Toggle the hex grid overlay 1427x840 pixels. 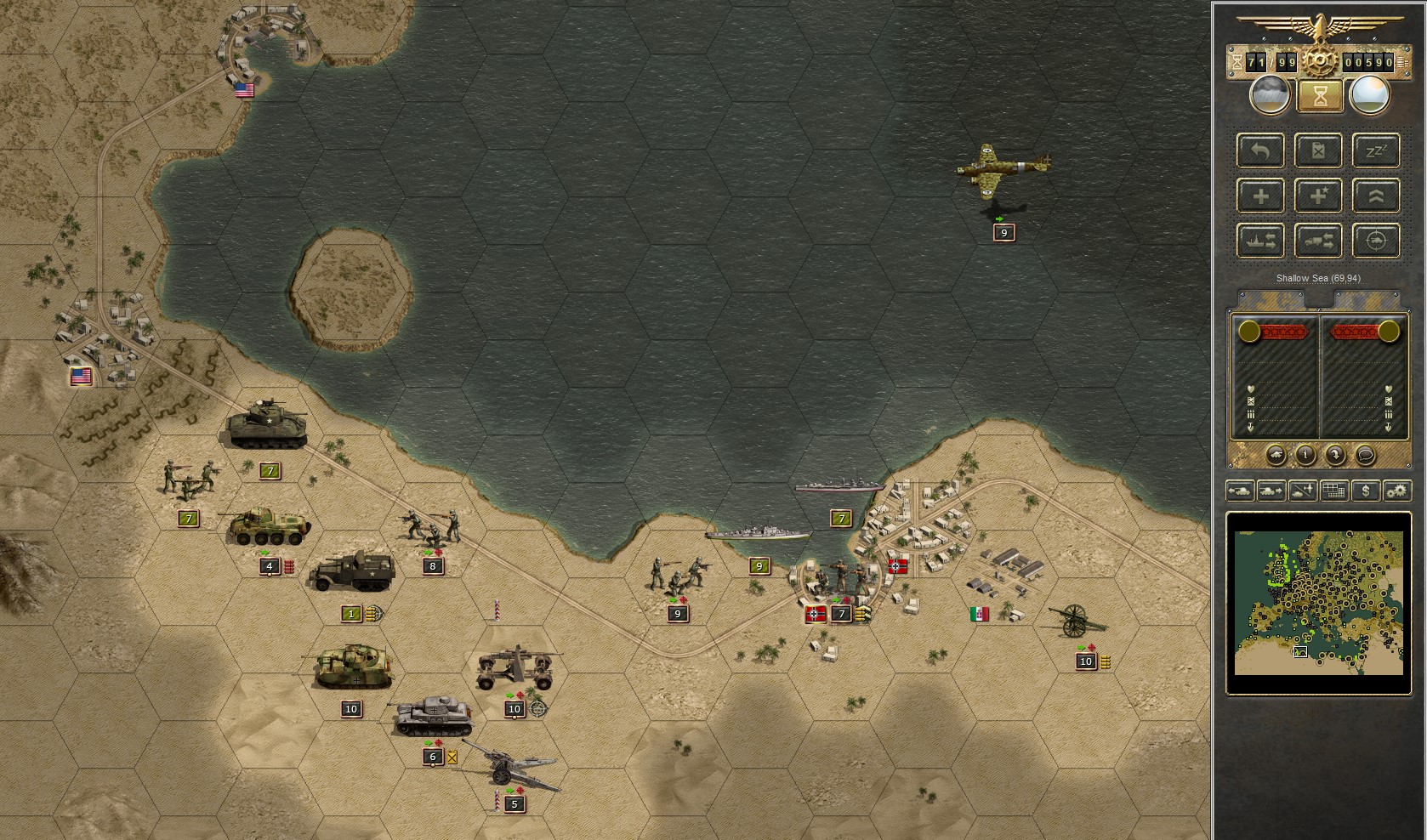1333,491
